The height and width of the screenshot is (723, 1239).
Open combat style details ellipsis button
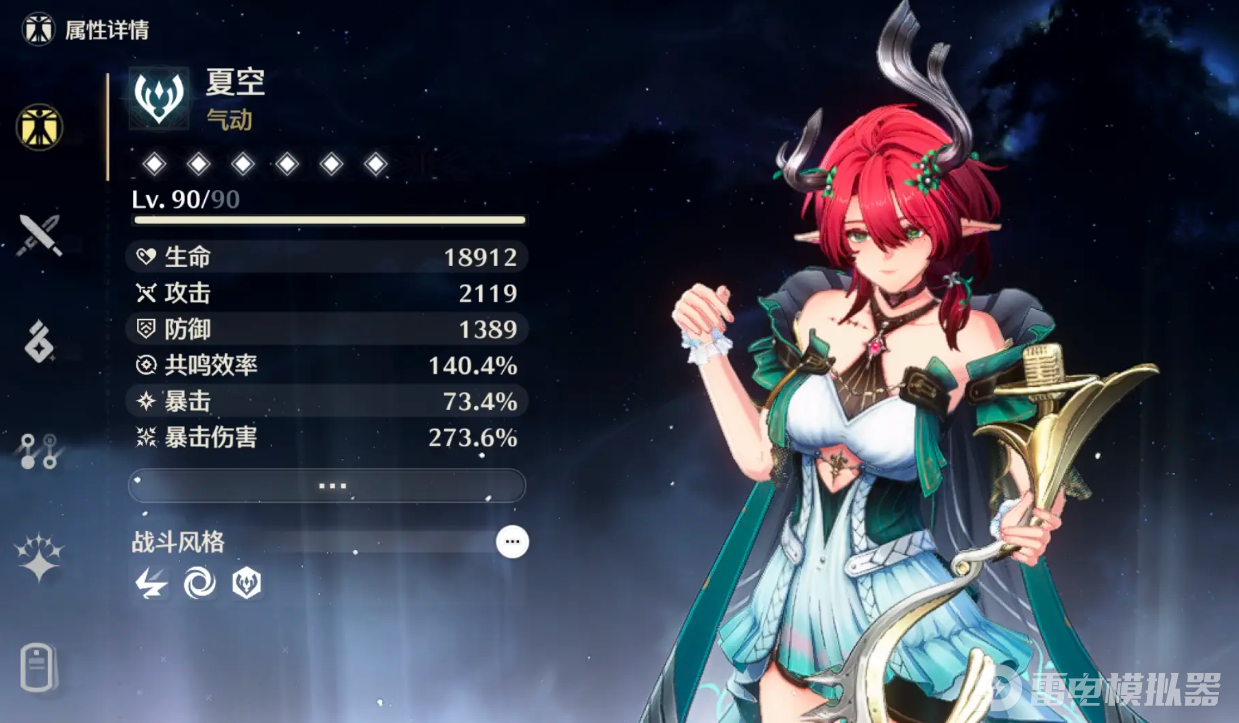point(513,542)
